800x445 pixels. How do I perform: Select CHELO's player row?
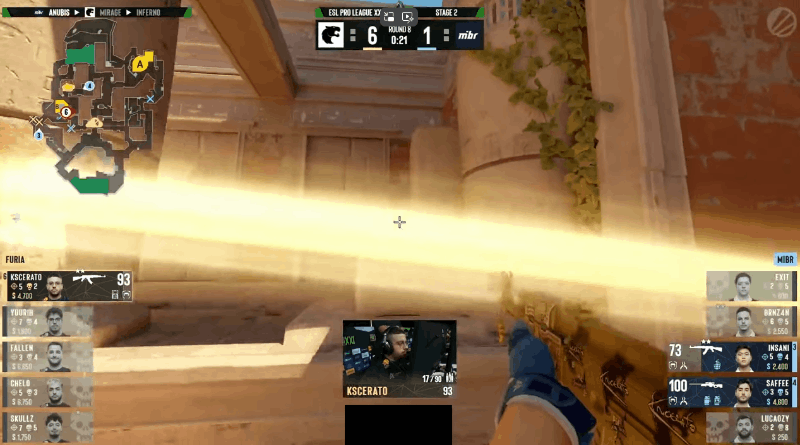48,391
